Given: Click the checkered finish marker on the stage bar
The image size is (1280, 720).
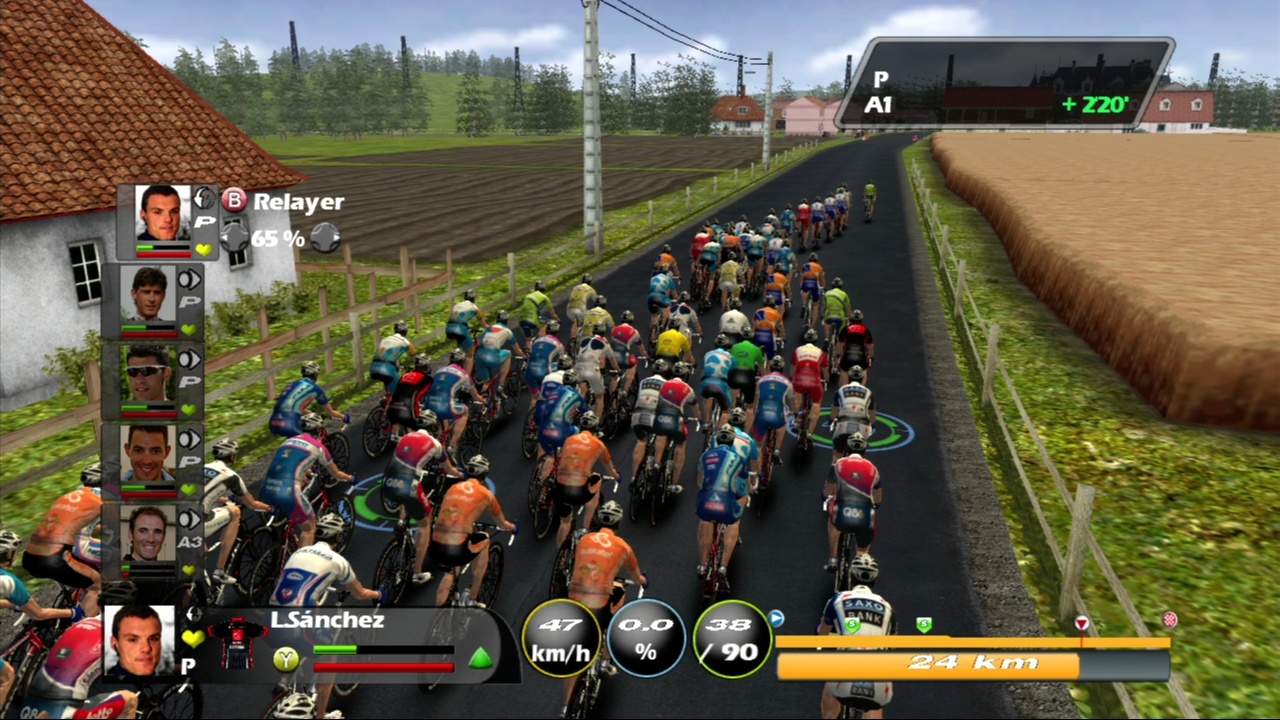Looking at the screenshot, I should point(1169,620).
